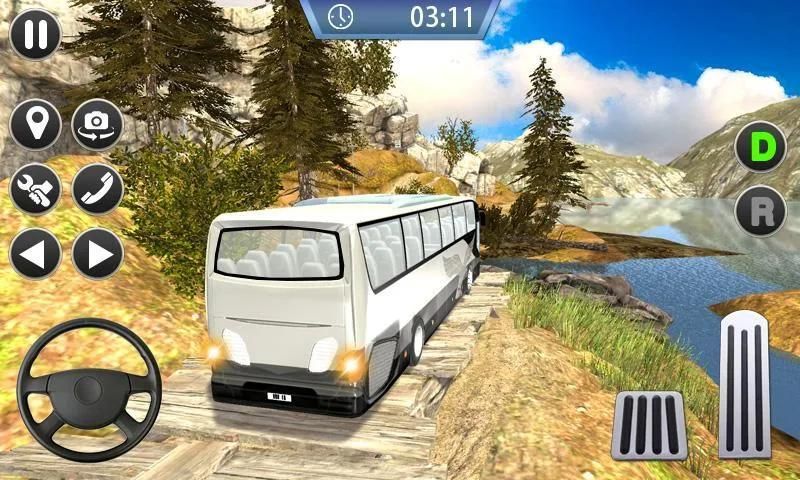This screenshot has width=800, height=480.
Task: Tap the tall accelerator pedal
Action: click(x=745, y=387)
